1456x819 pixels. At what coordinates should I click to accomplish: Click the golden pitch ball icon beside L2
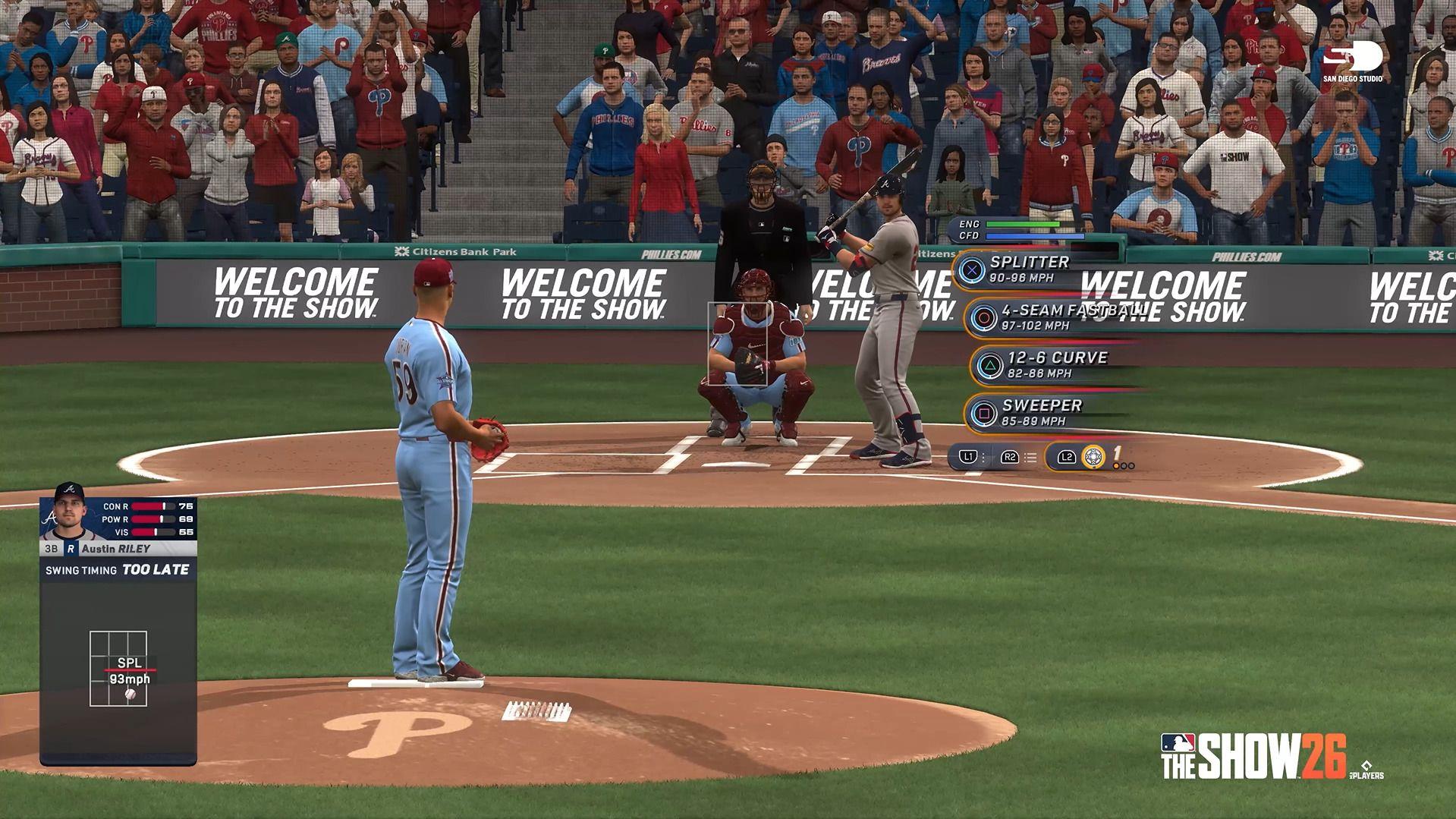[x=1093, y=457]
